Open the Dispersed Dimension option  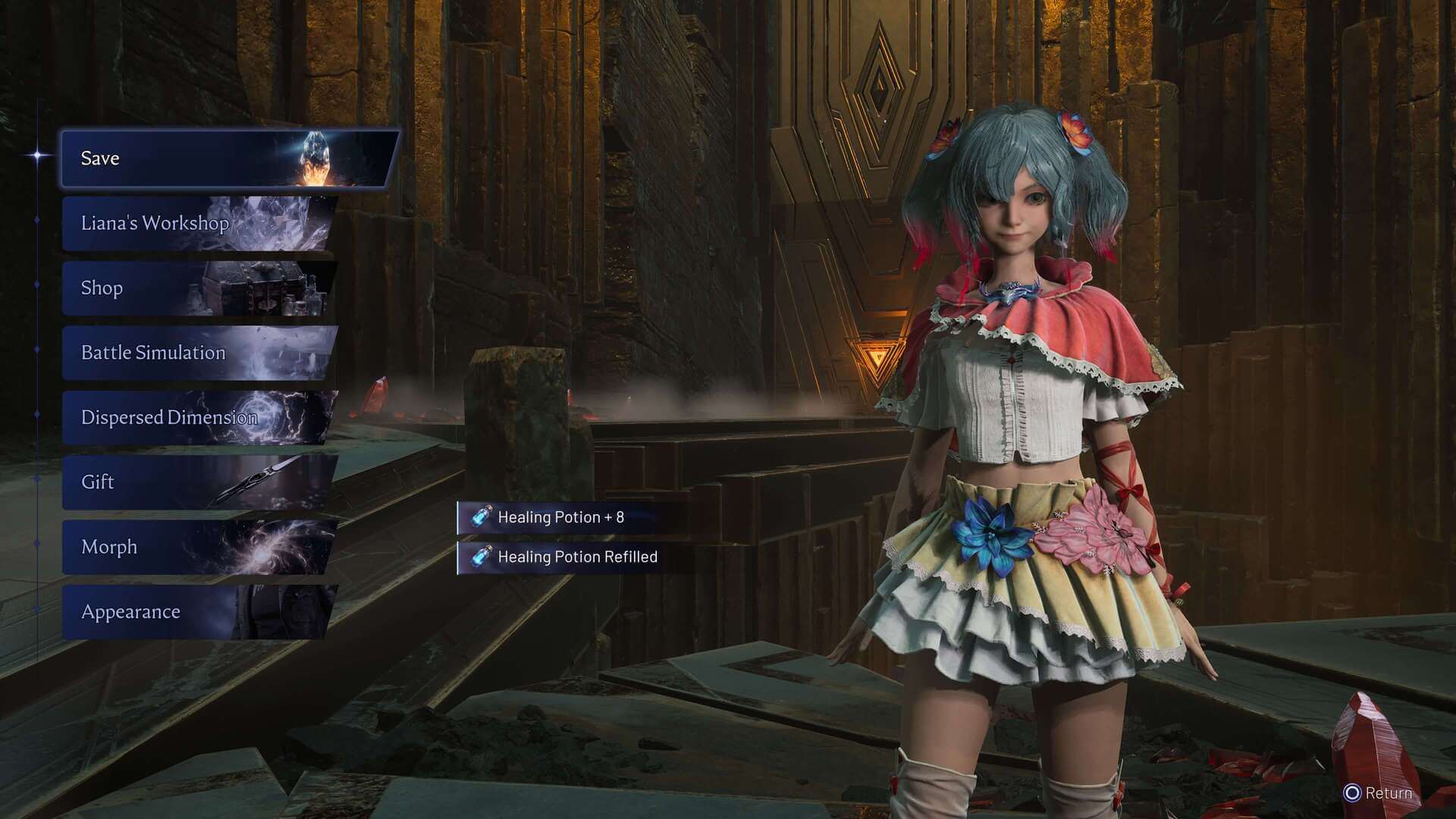tap(197, 417)
